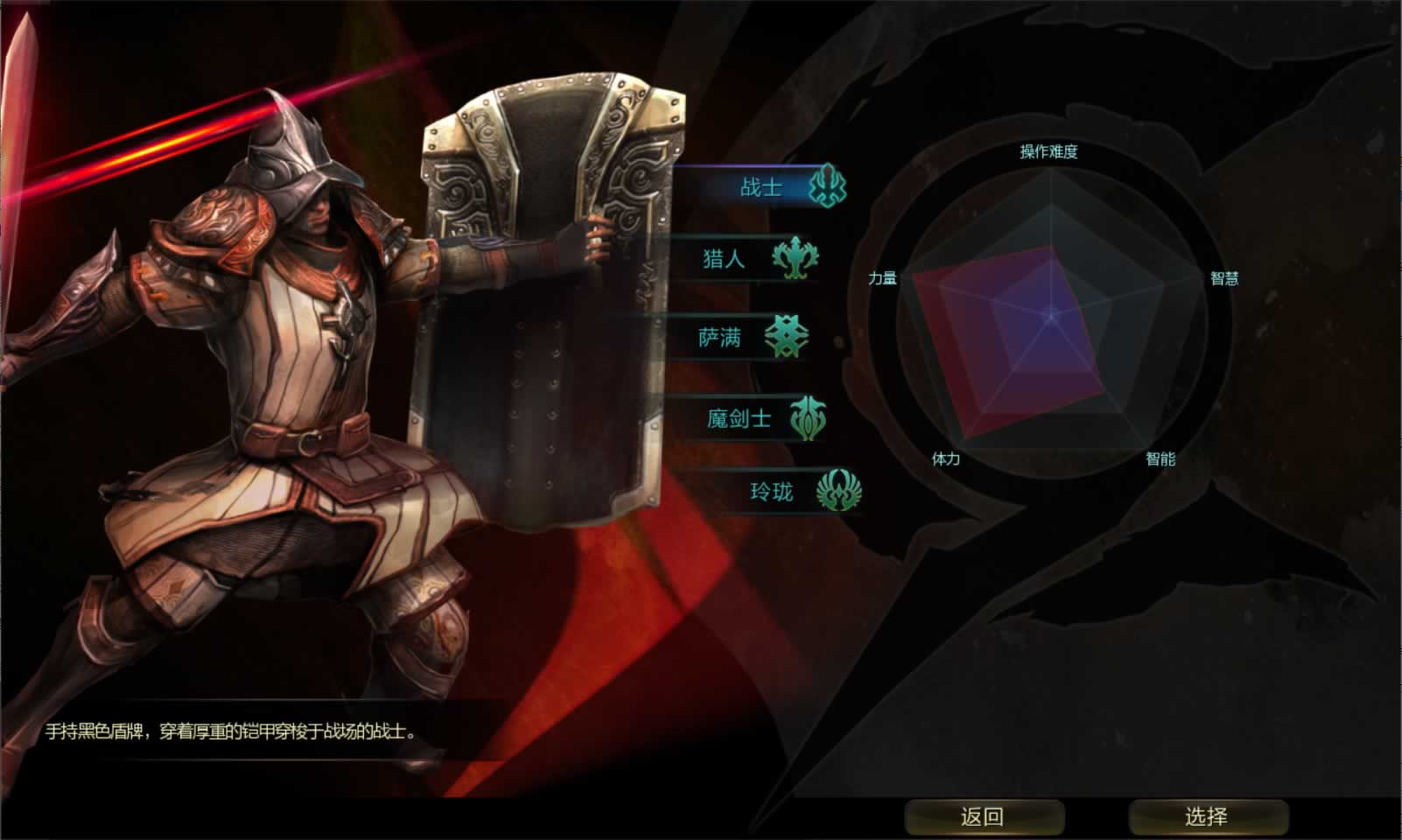Select the 魔剑士 class entry

coord(740,419)
